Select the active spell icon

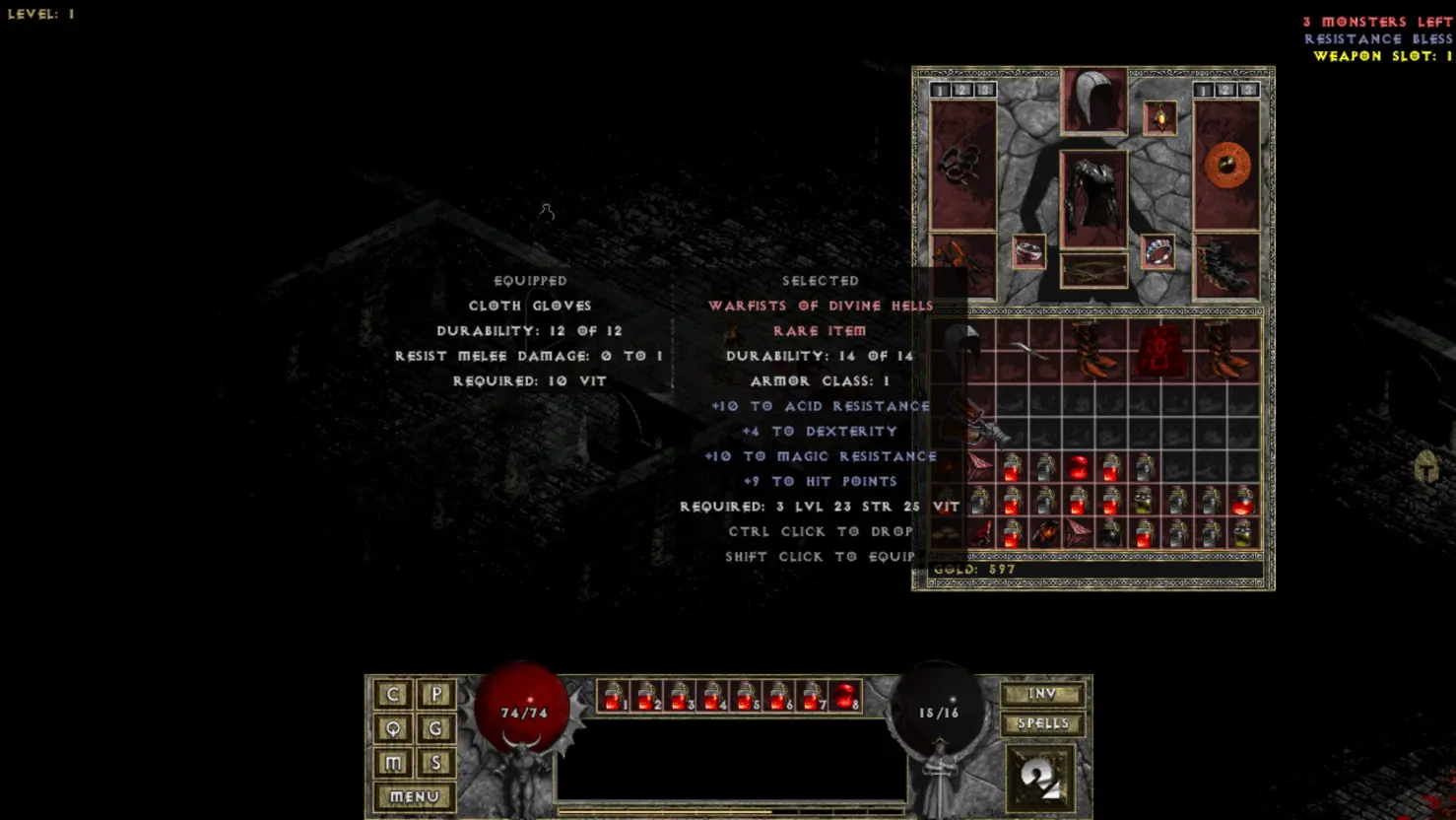point(1040,779)
